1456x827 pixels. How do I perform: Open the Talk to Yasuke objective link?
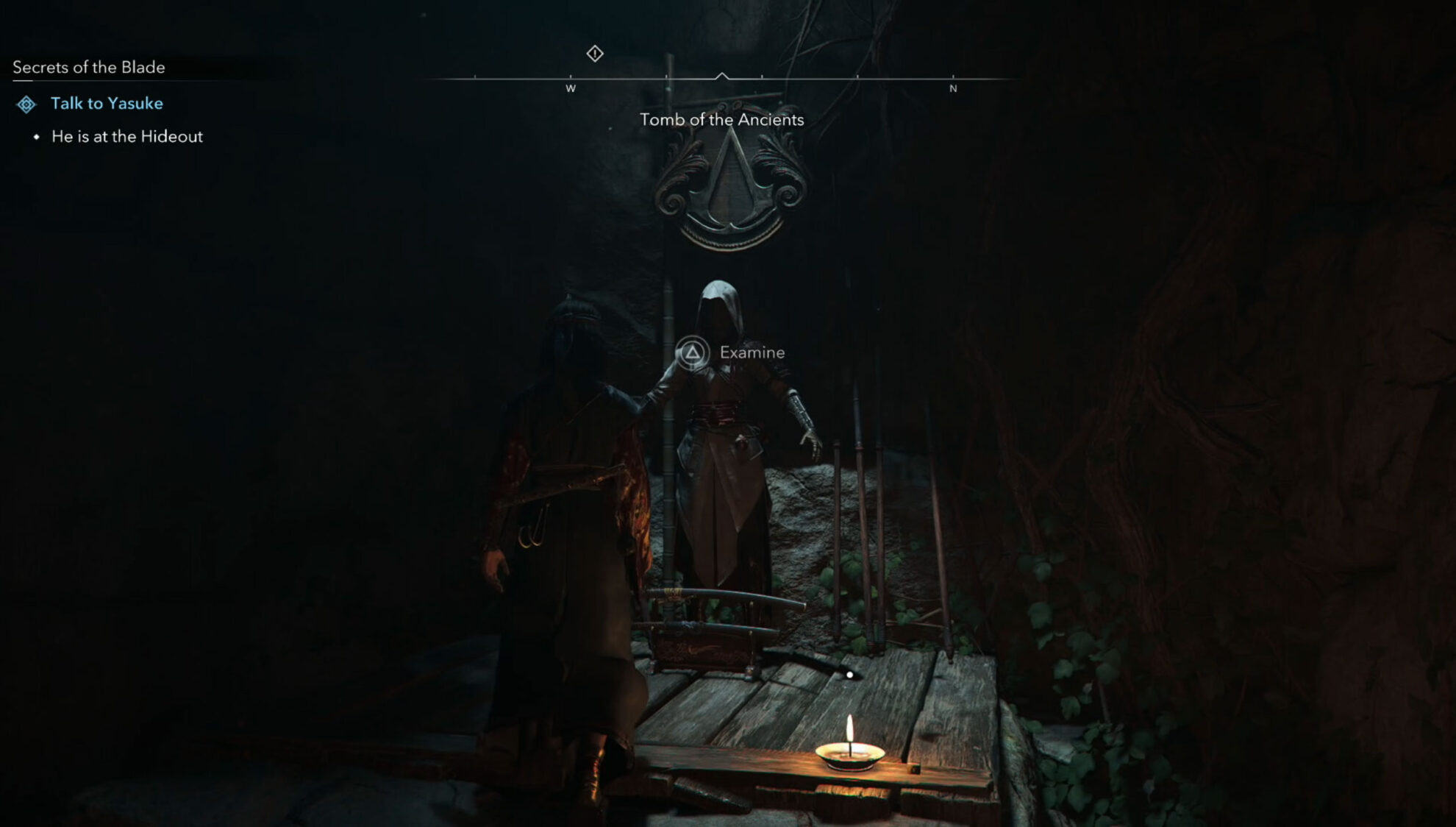pos(107,104)
